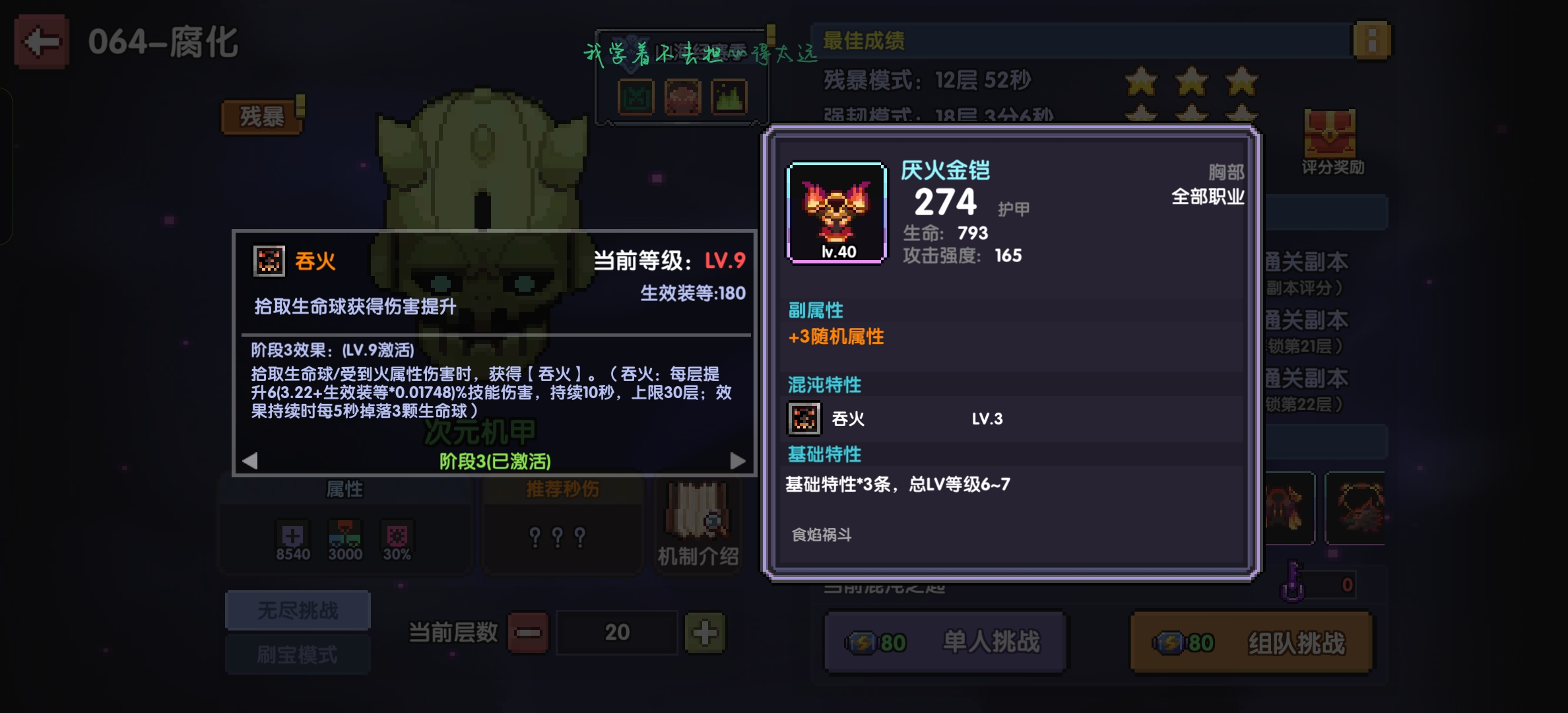Switch to the 推荐秒伤 tab
Image resolution: width=1568 pixels, height=713 pixels.
point(562,489)
